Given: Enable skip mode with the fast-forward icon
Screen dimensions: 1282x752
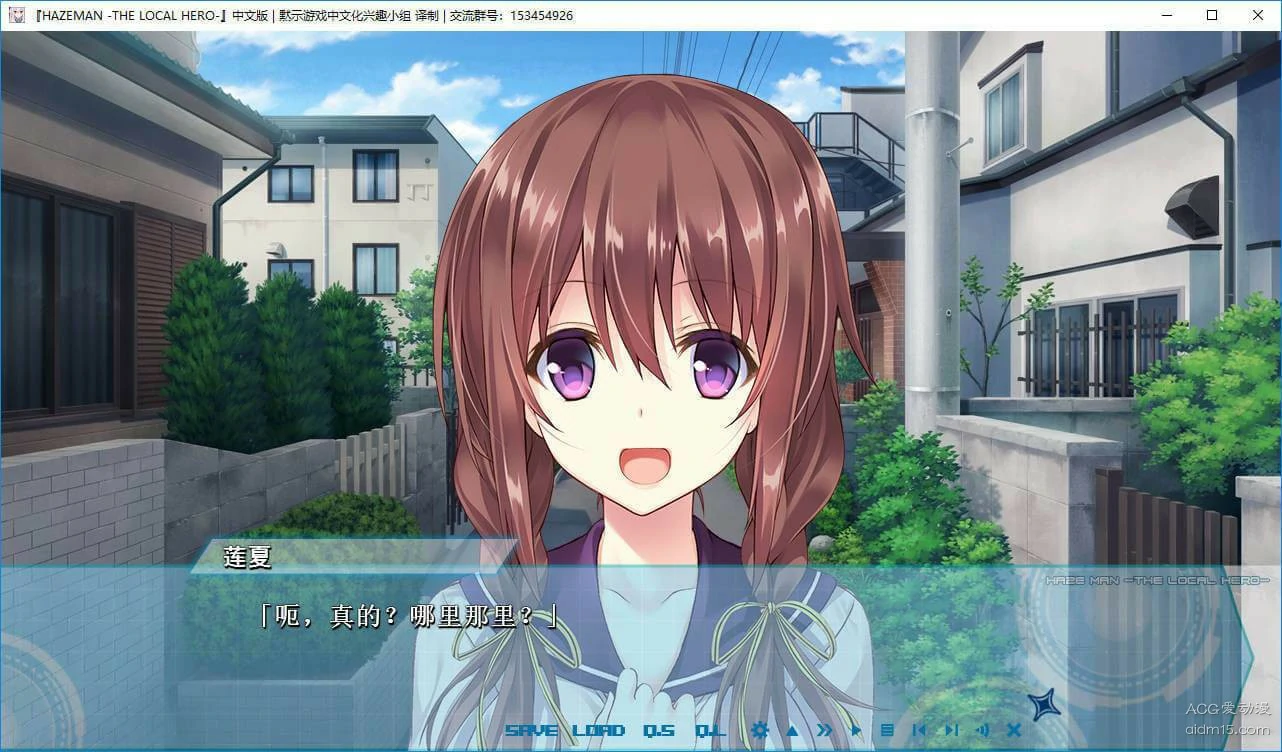Looking at the screenshot, I should [823, 730].
